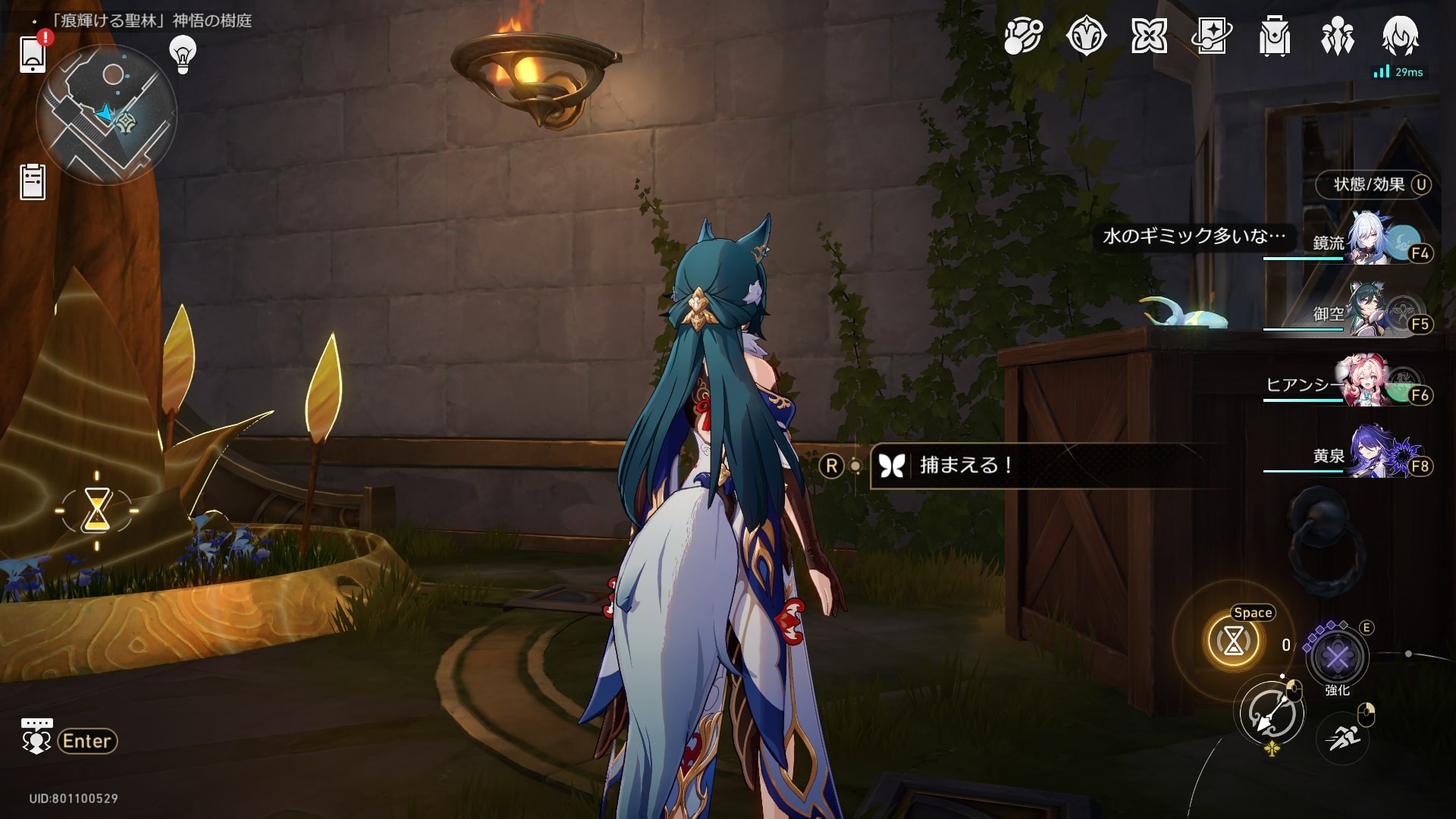Switch to party member ヒアンシー
The height and width of the screenshot is (819, 1456).
point(1371,381)
